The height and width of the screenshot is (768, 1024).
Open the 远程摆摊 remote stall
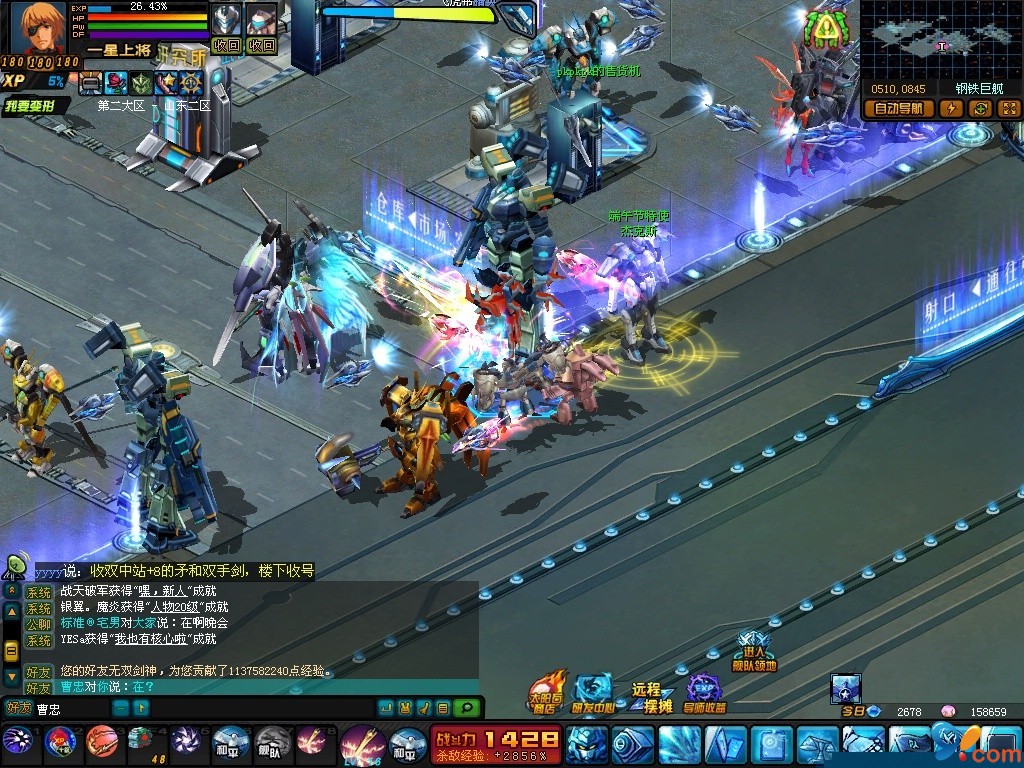651,697
